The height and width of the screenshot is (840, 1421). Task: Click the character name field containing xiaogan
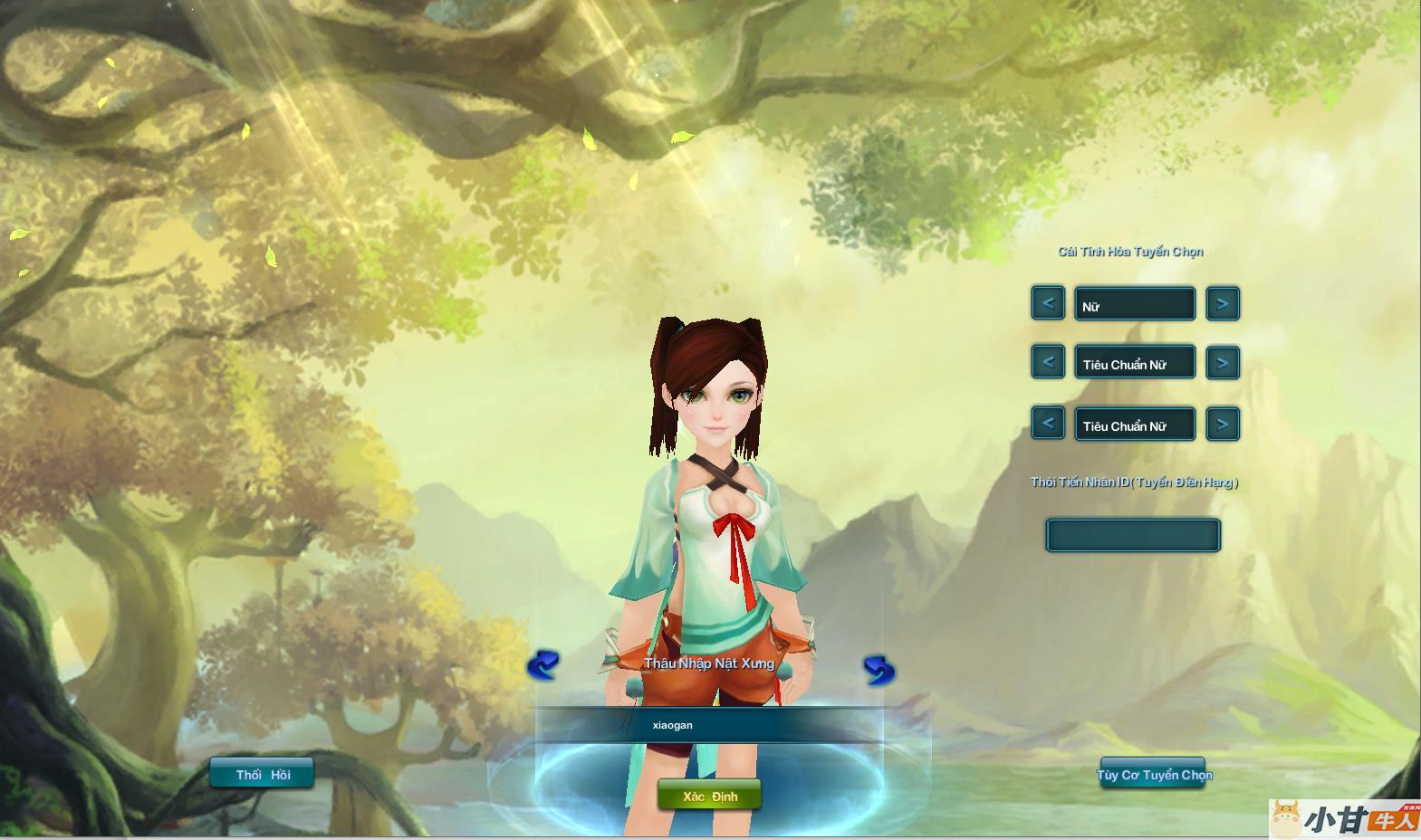coord(709,725)
